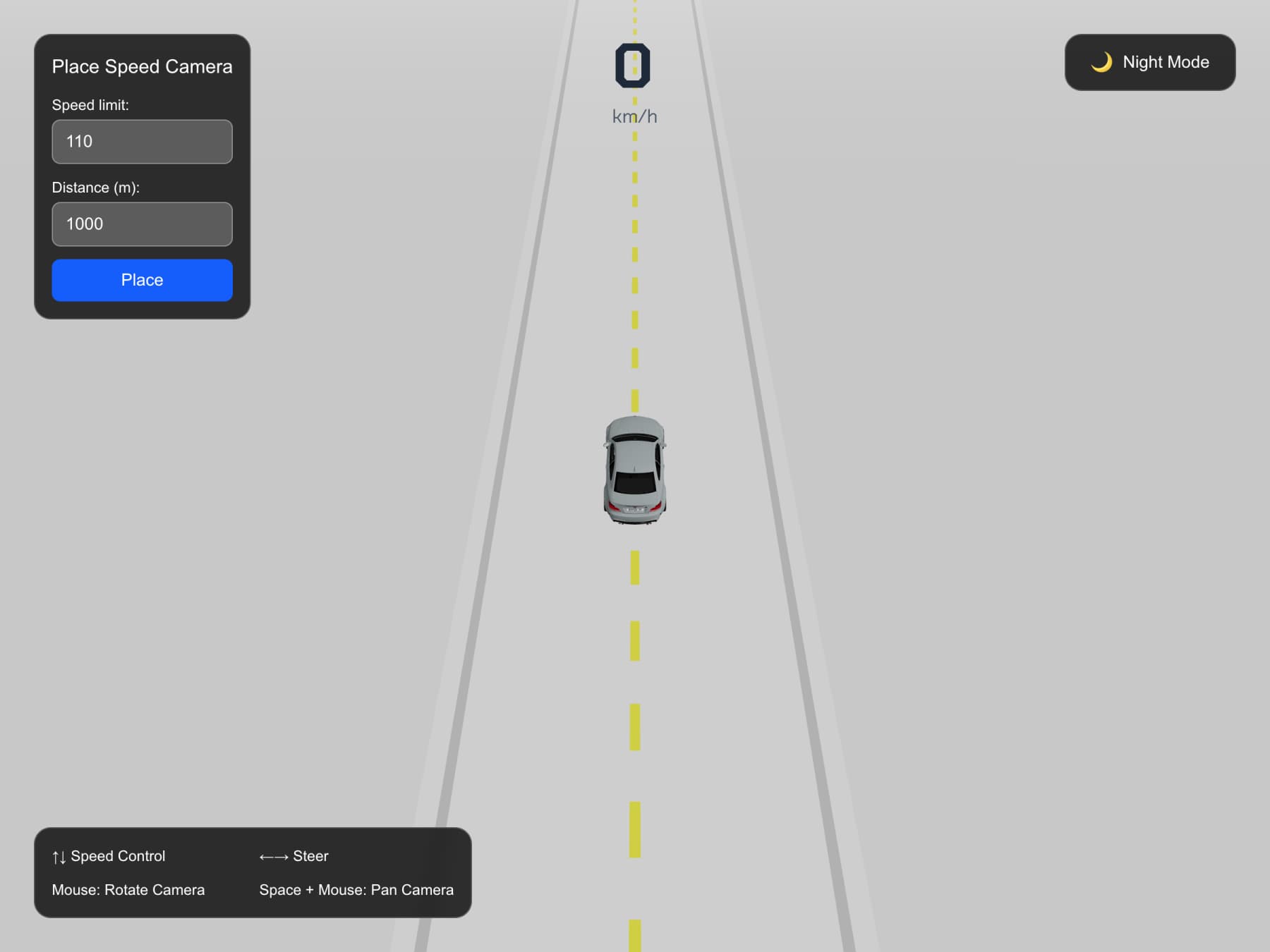Click the controls help panel
Viewport: 1270px width, 952px height.
(x=254, y=873)
